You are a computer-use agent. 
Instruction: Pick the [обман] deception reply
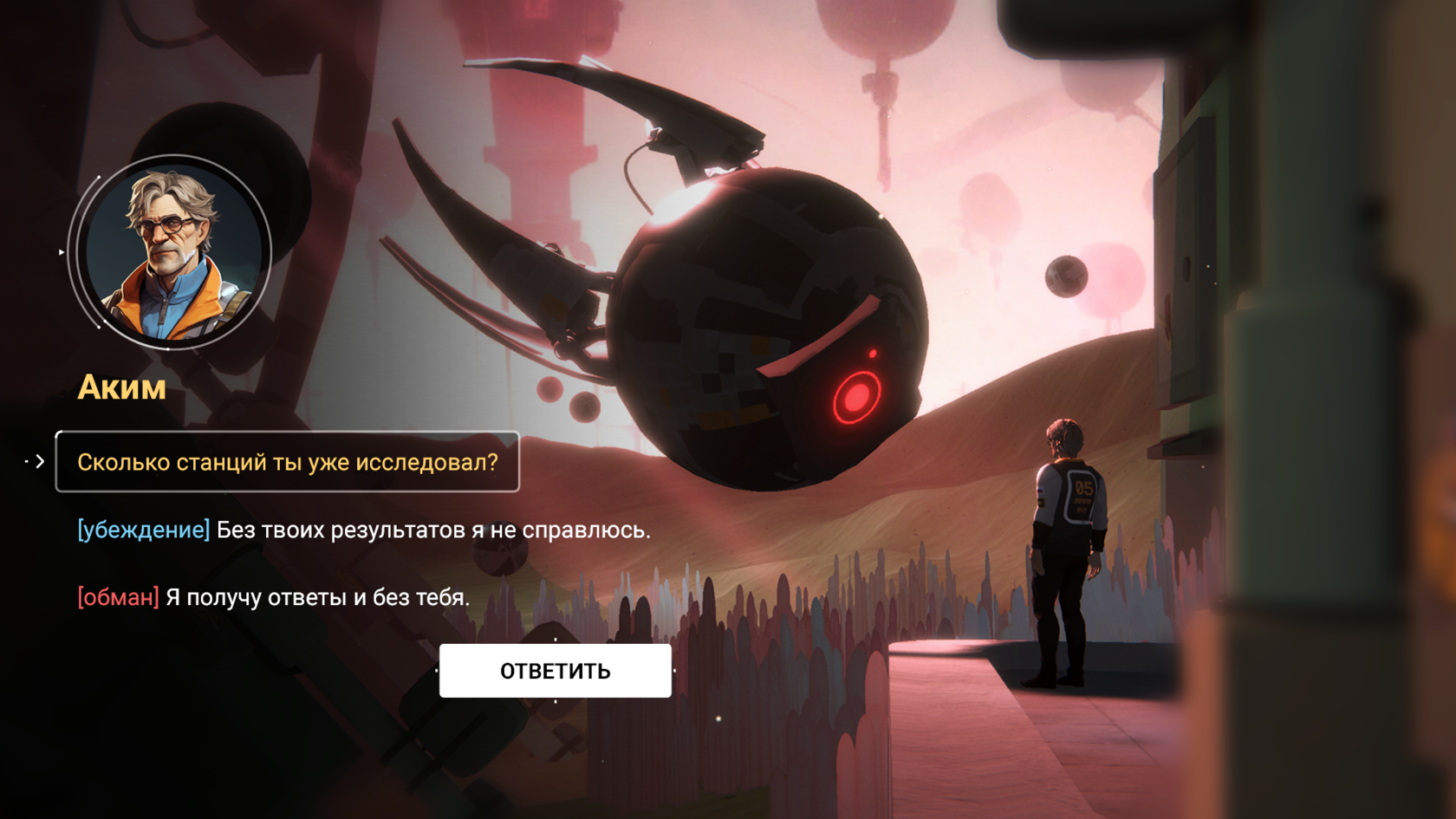[273, 597]
